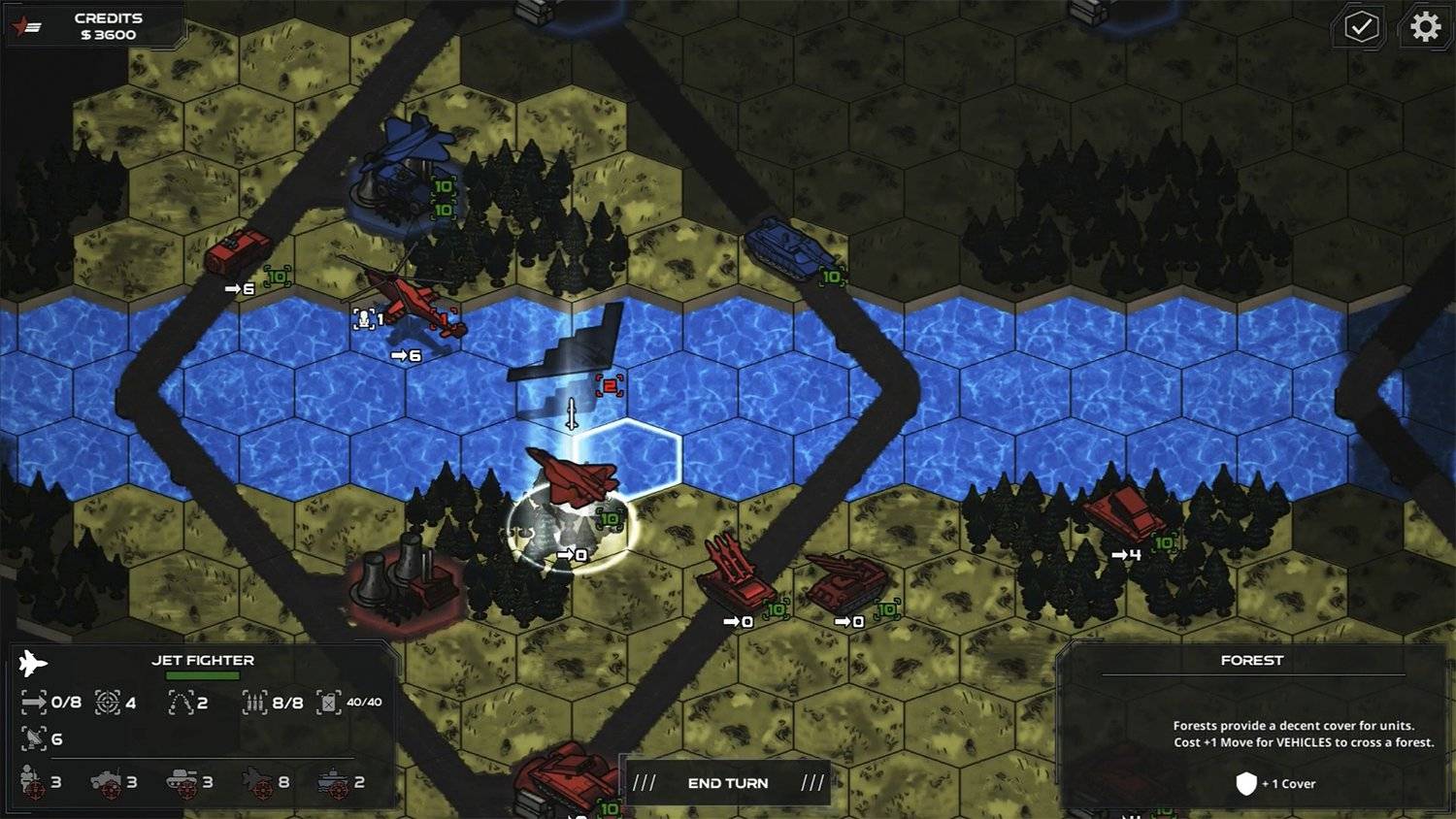Click the green health bar of the jet
This screenshot has height=819, width=1456.
point(203,676)
